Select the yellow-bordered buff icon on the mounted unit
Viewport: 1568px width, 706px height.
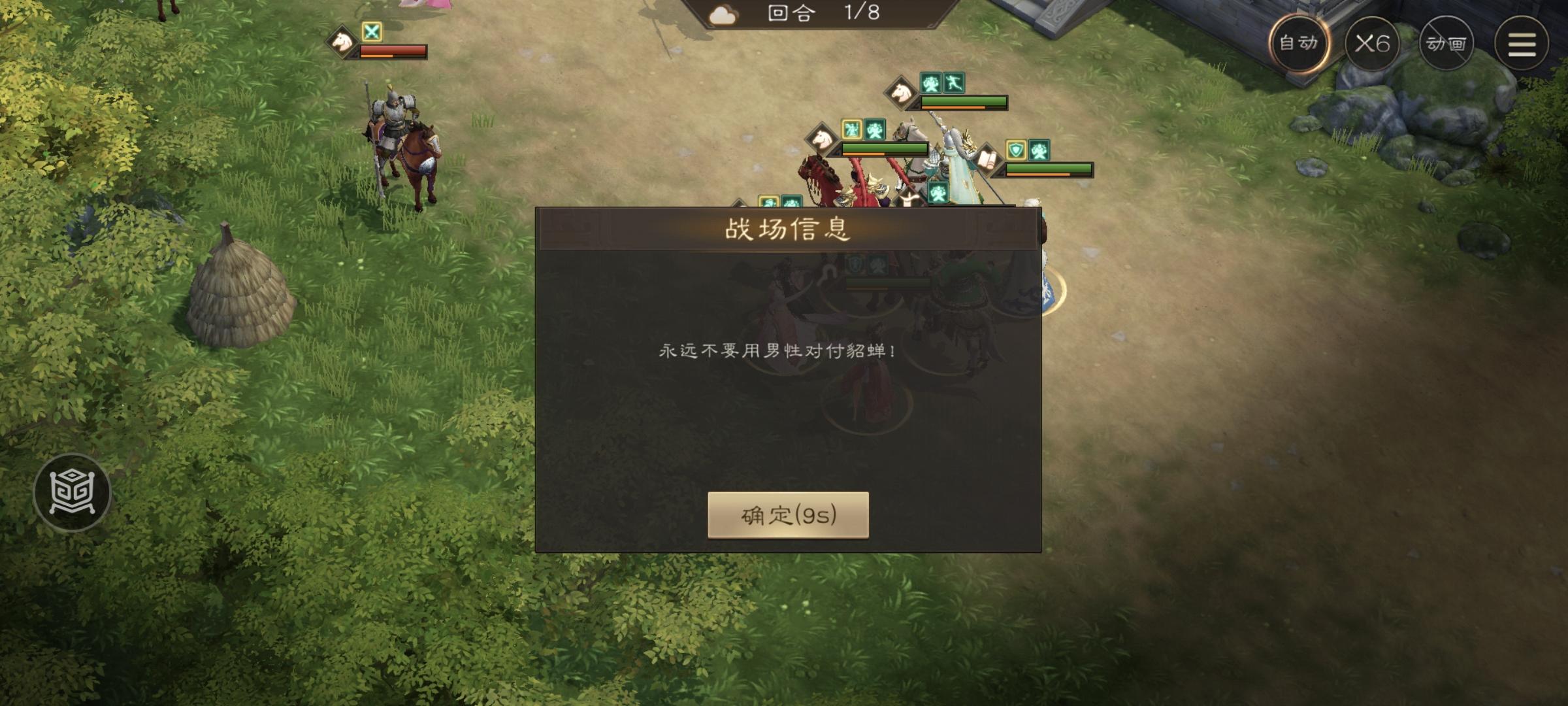coord(851,129)
